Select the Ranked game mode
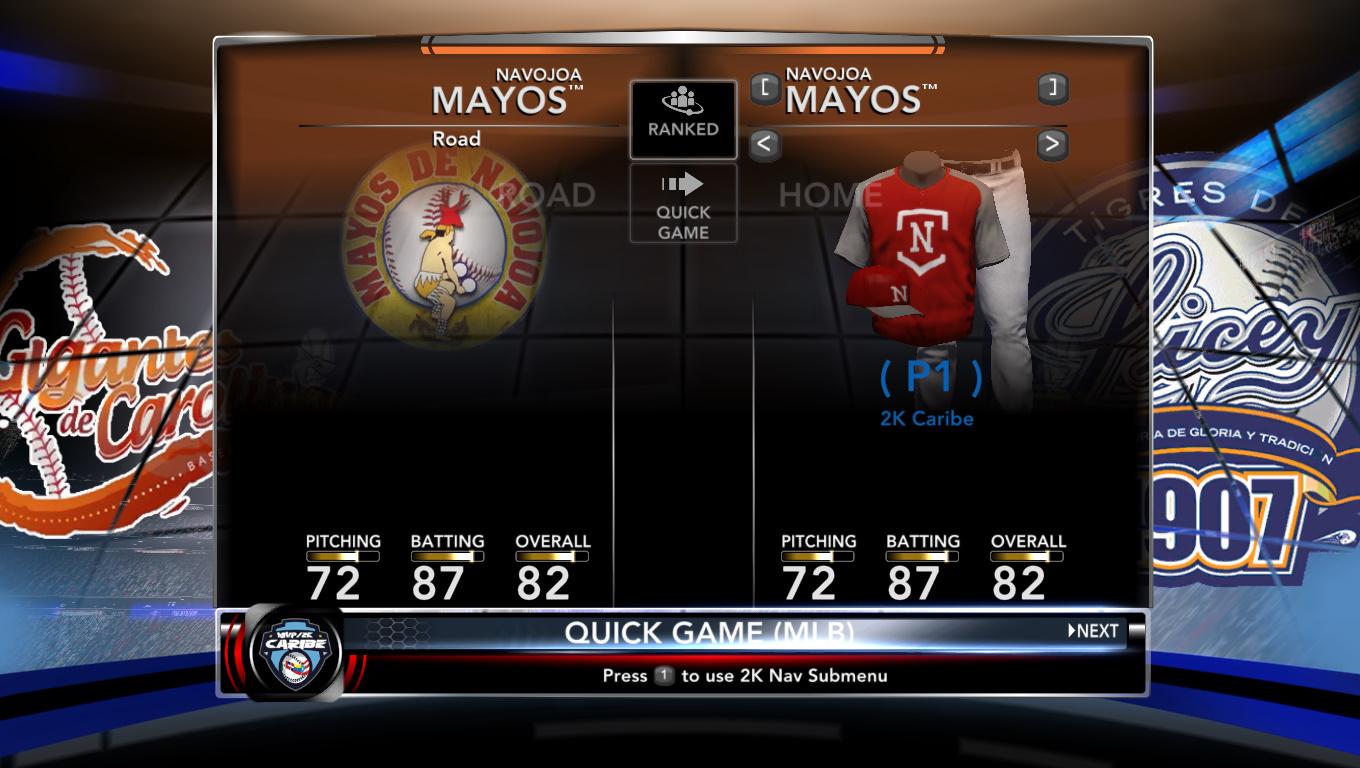This screenshot has height=768, width=1360. (683, 119)
